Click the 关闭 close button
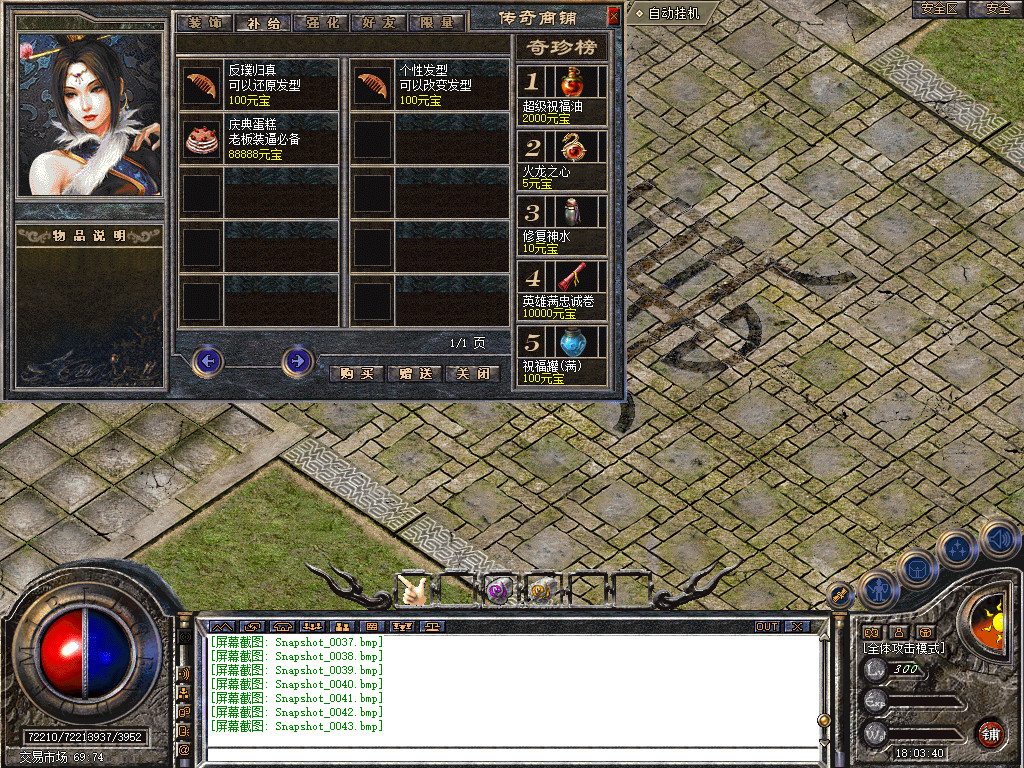 [472, 373]
